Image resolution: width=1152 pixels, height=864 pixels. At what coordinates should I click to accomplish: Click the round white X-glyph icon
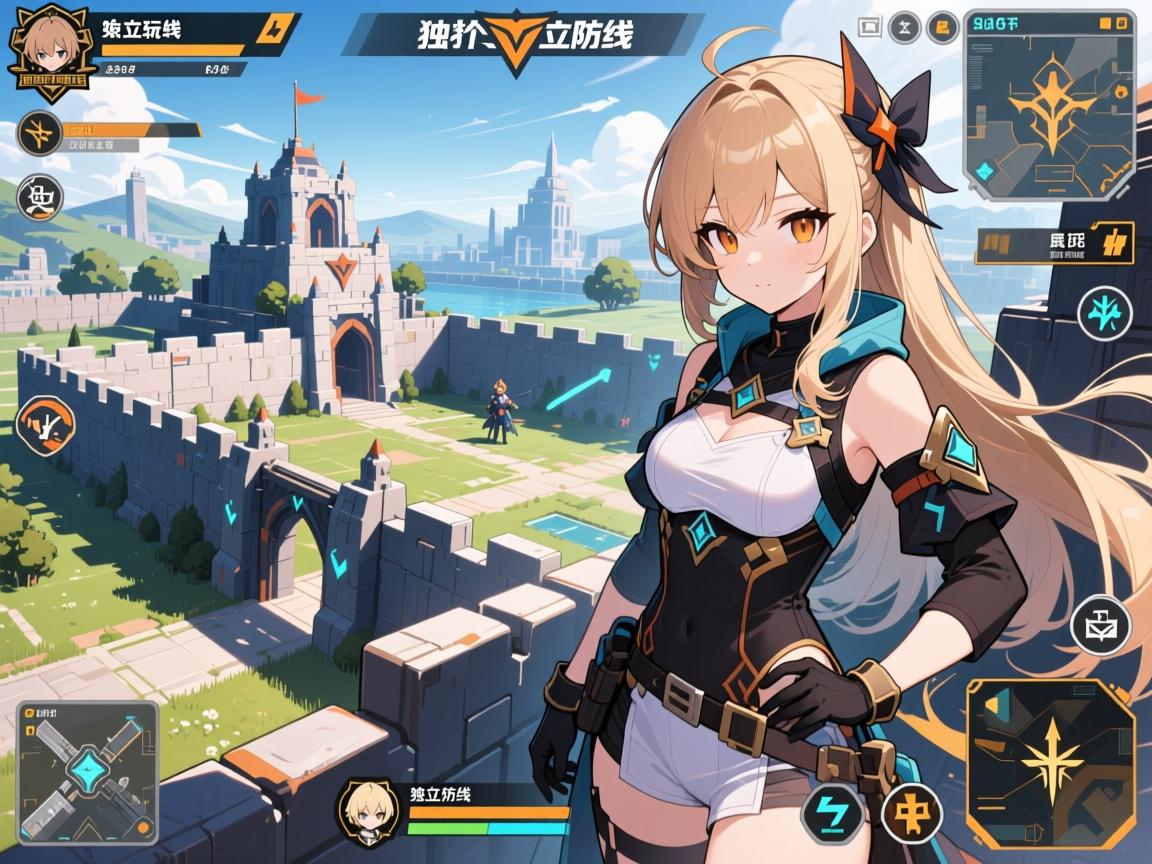click(x=906, y=28)
